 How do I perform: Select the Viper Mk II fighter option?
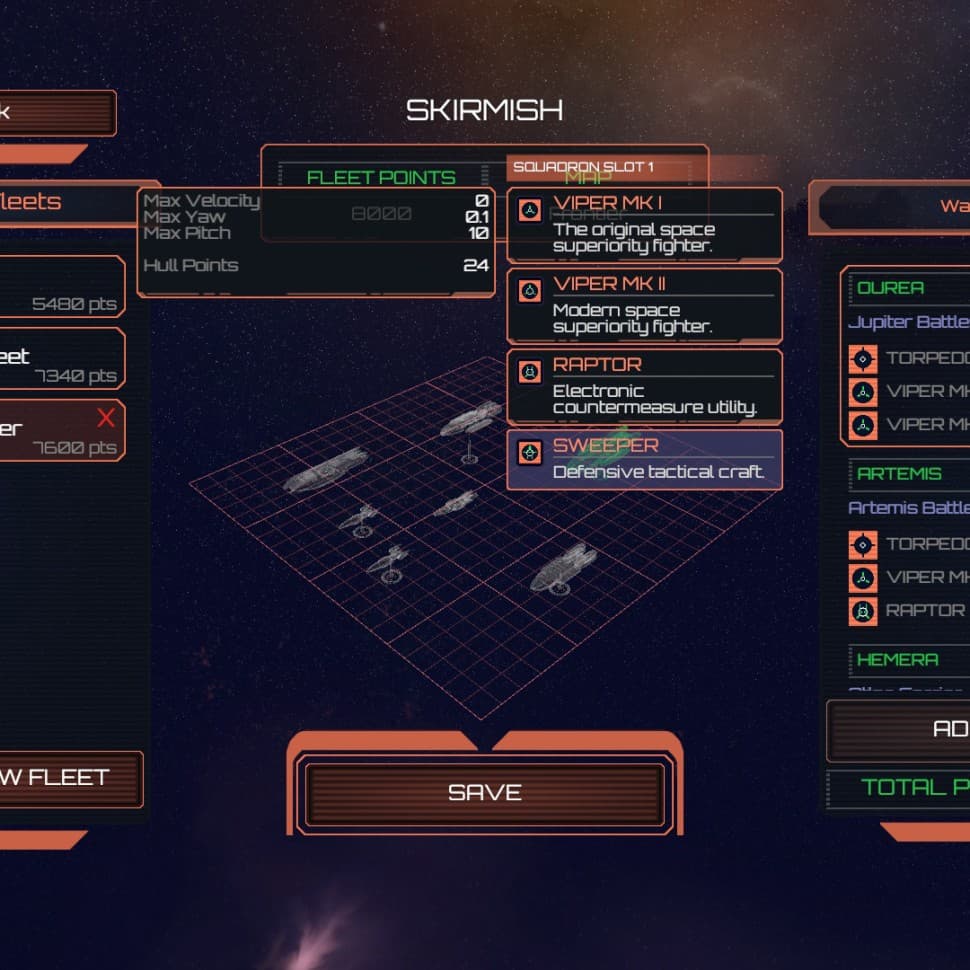click(644, 306)
